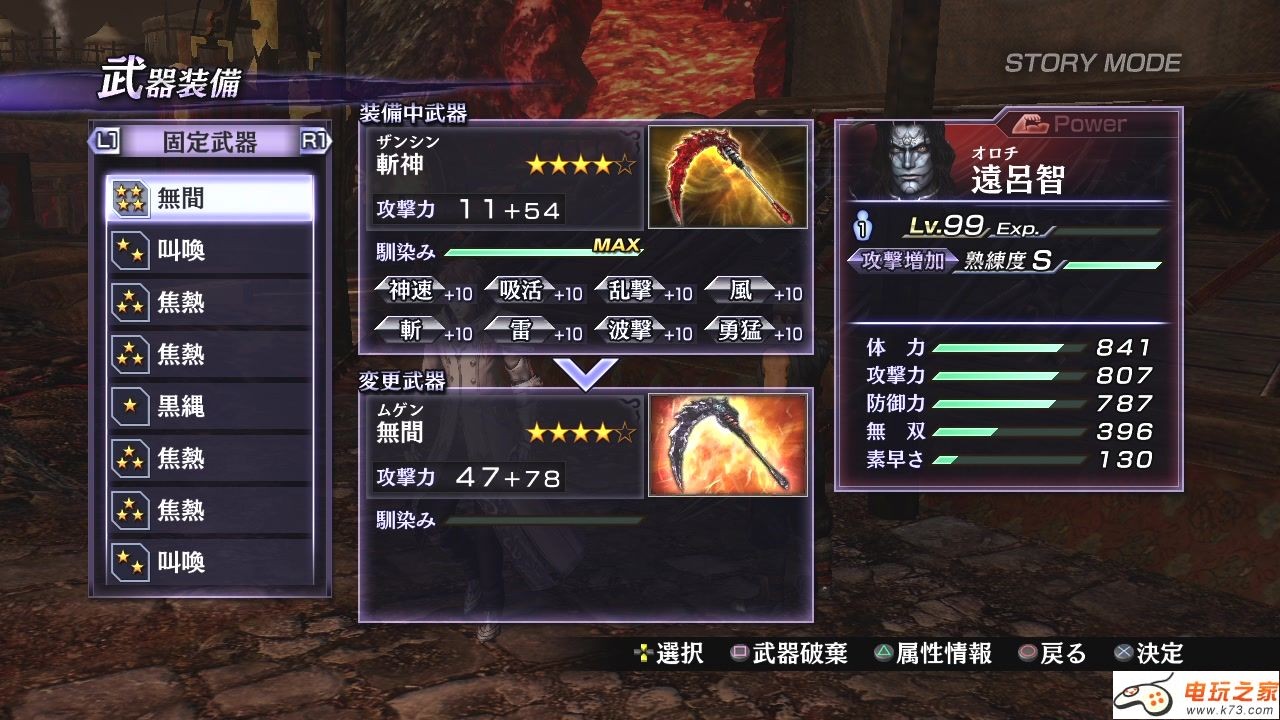Viewport: 1280px width, 720px height.
Task: Click the 斬 attribute tag
Action: click(x=411, y=331)
